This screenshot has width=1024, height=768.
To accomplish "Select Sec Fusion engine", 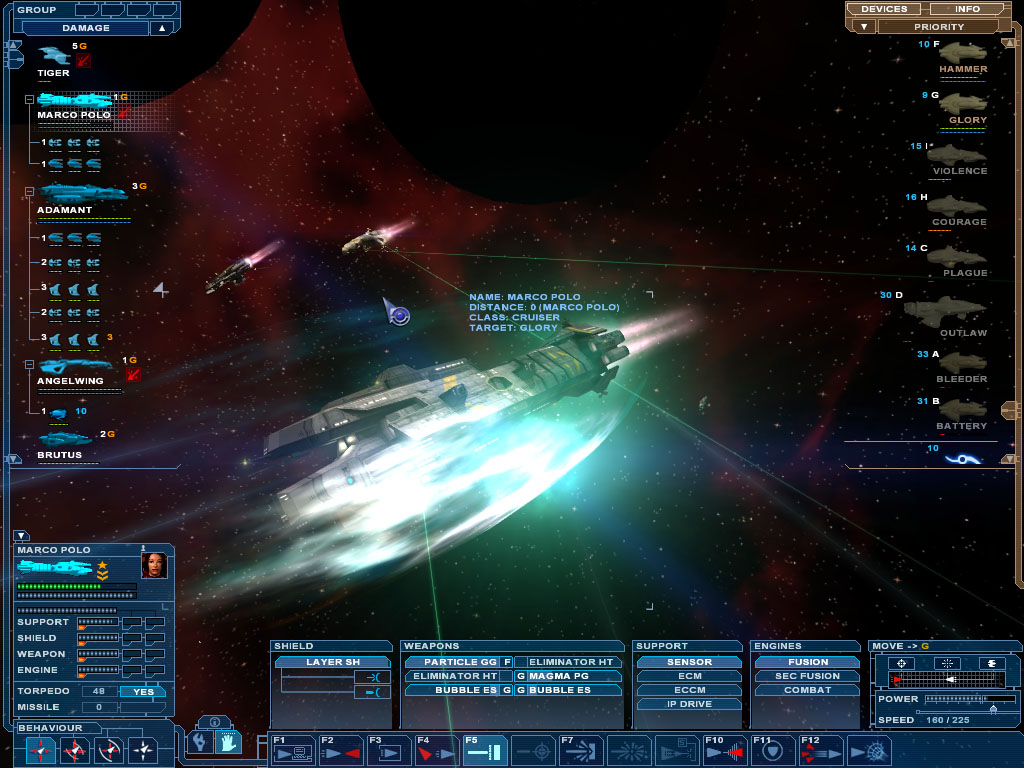I will tap(807, 676).
